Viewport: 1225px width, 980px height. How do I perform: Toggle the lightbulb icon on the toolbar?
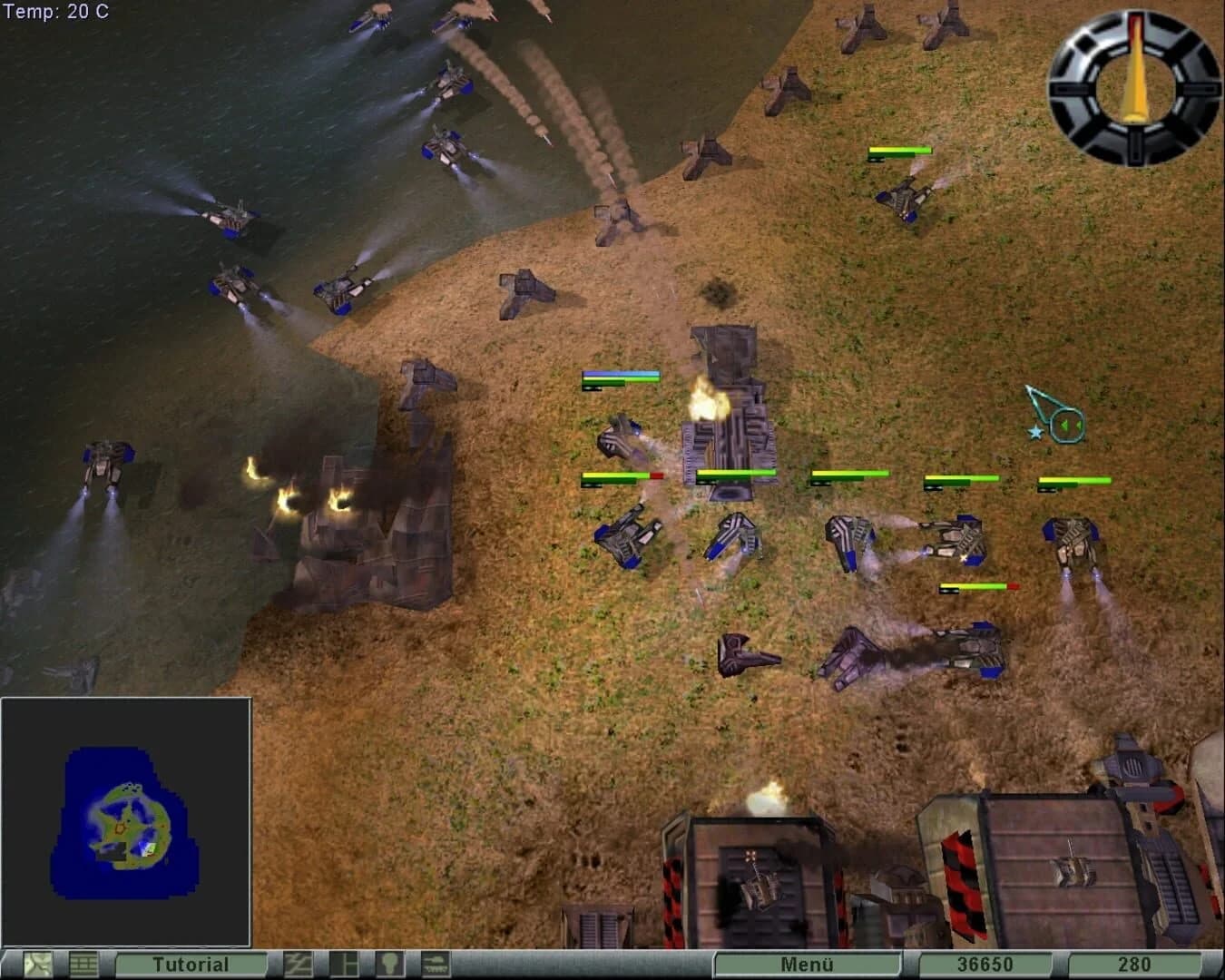392,965
